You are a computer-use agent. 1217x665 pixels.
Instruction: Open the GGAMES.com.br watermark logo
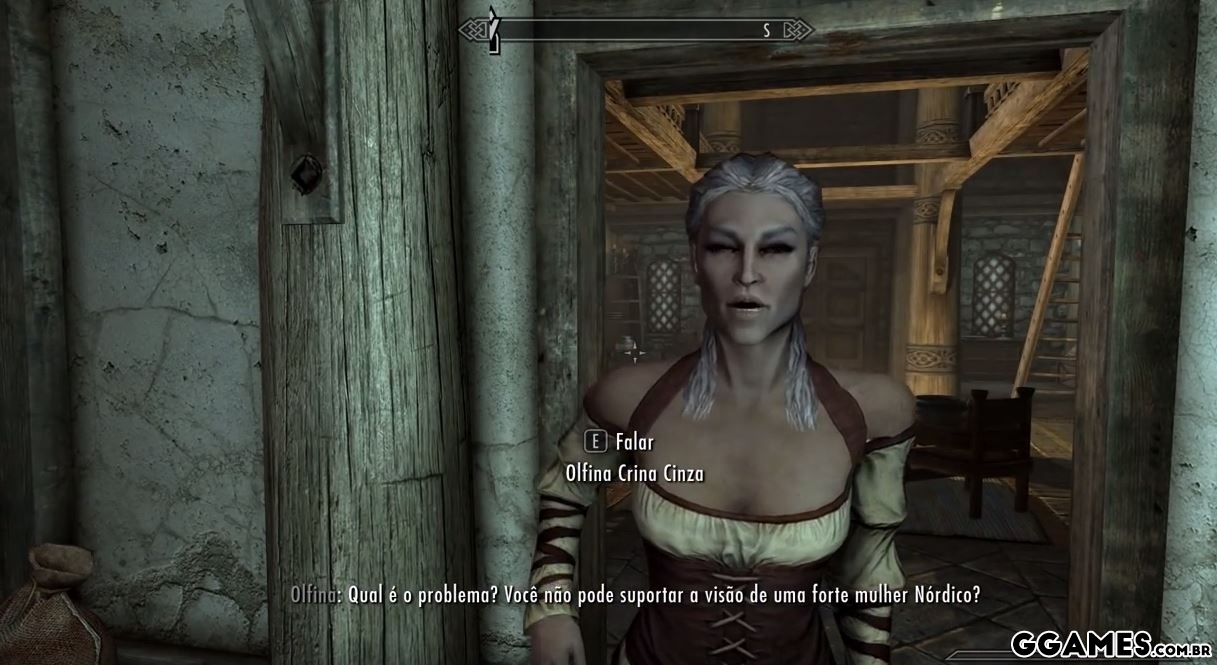[1110, 642]
